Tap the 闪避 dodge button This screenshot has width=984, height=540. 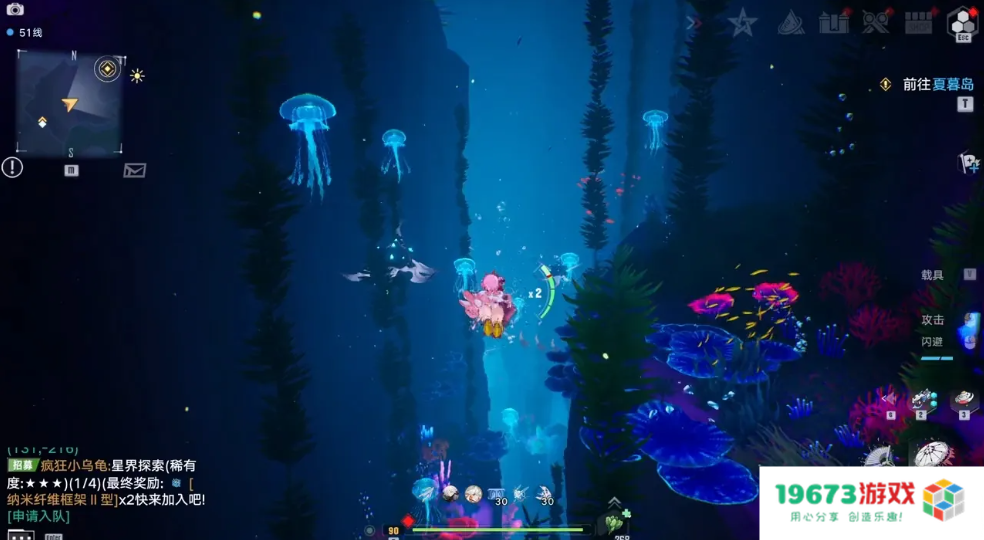934,342
